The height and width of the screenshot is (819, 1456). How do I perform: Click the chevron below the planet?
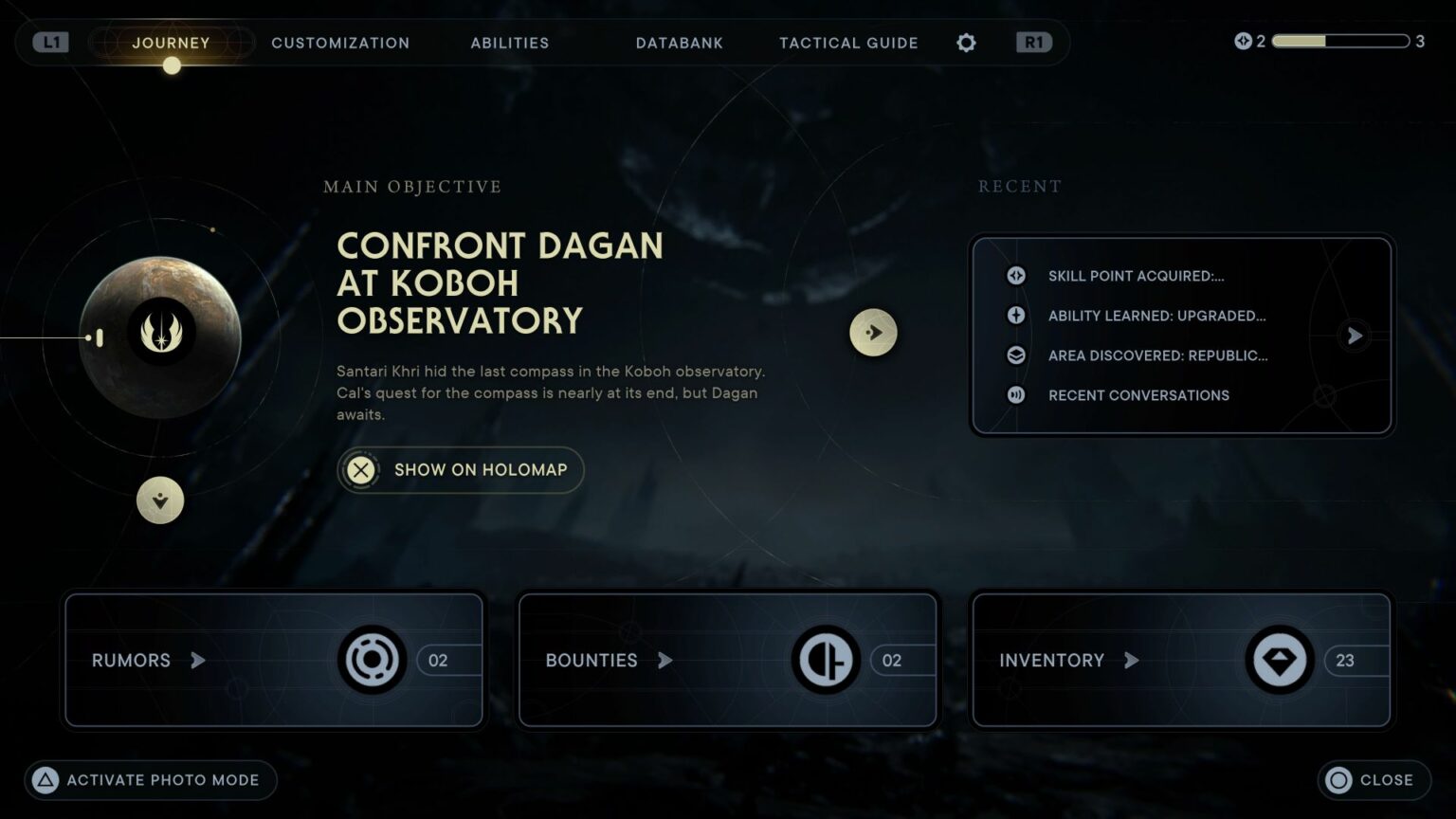[x=160, y=501]
